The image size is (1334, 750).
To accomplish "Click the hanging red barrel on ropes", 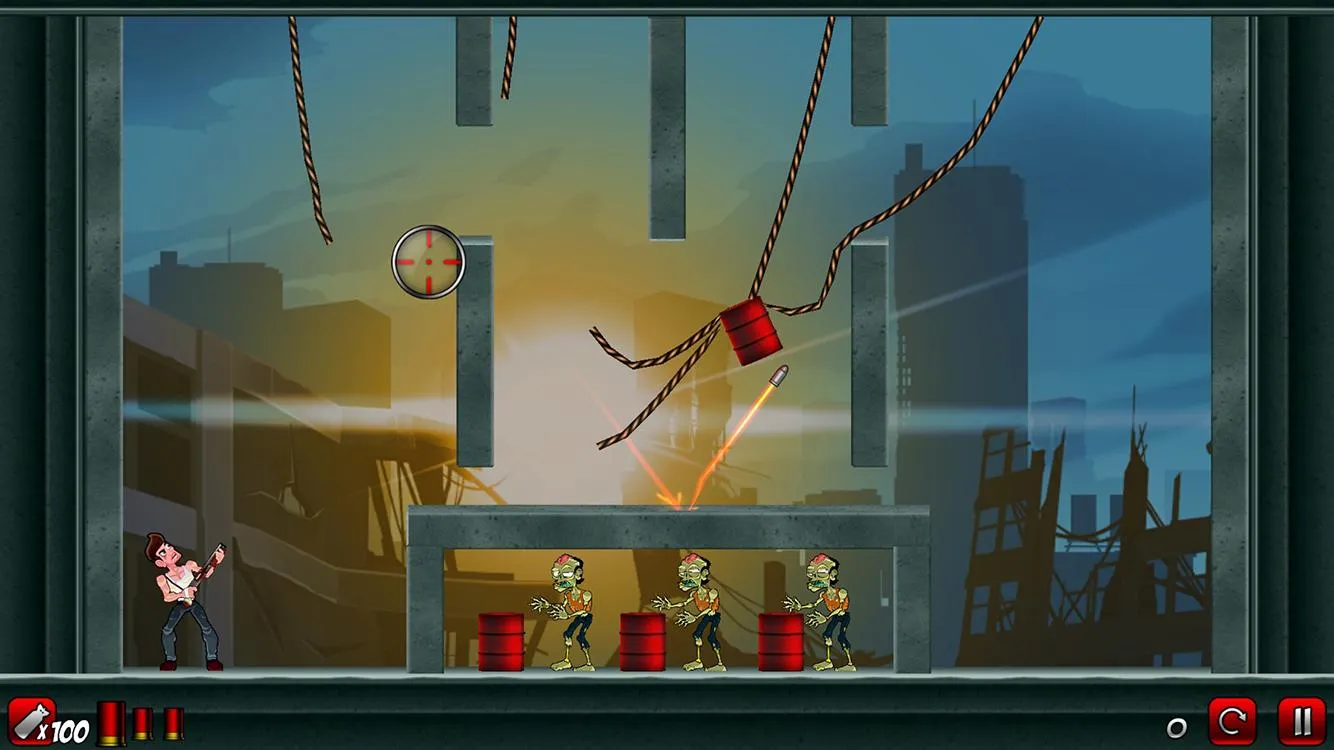I will (750, 330).
